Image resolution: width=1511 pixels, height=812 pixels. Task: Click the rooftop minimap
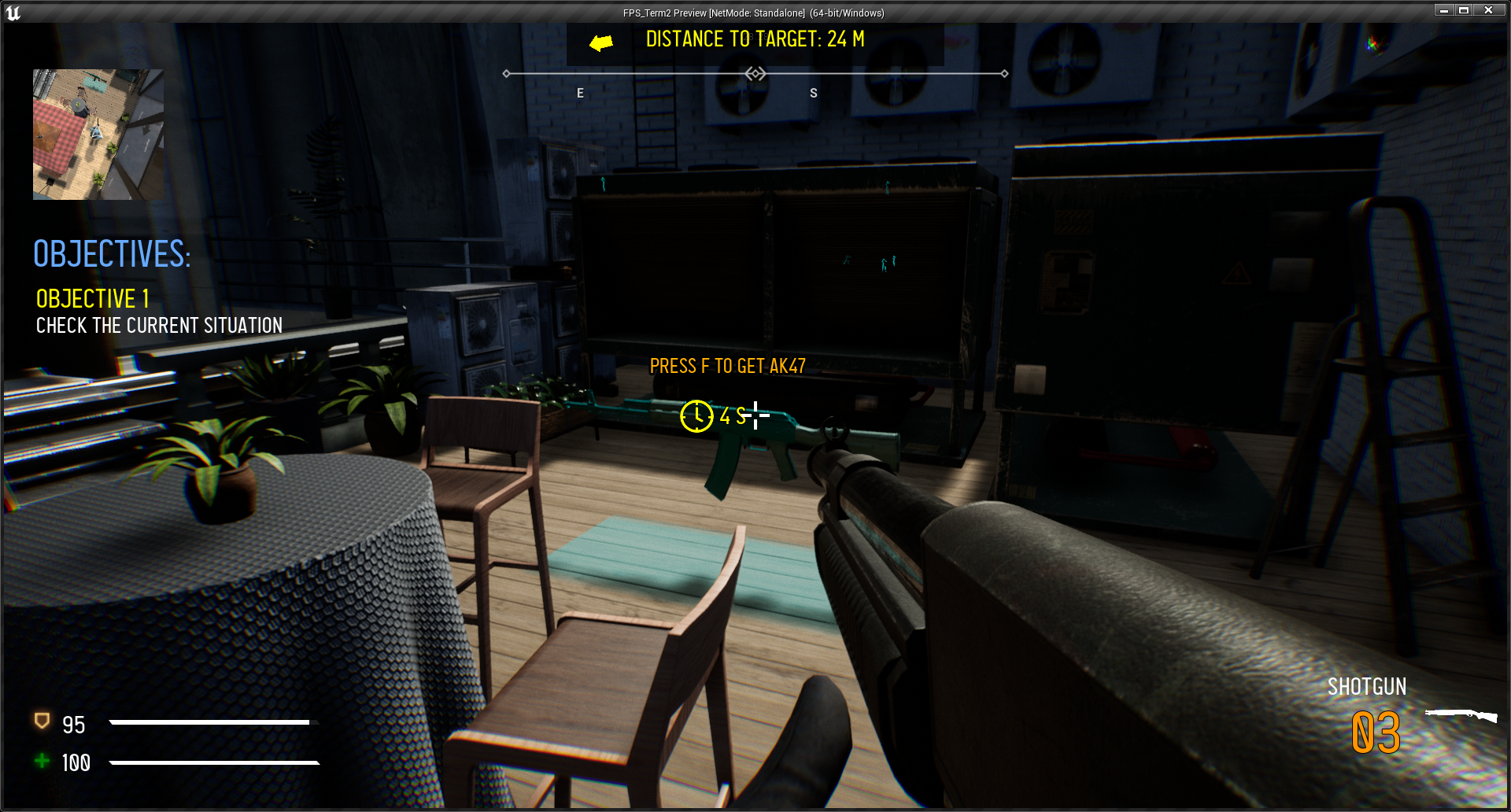point(98,135)
